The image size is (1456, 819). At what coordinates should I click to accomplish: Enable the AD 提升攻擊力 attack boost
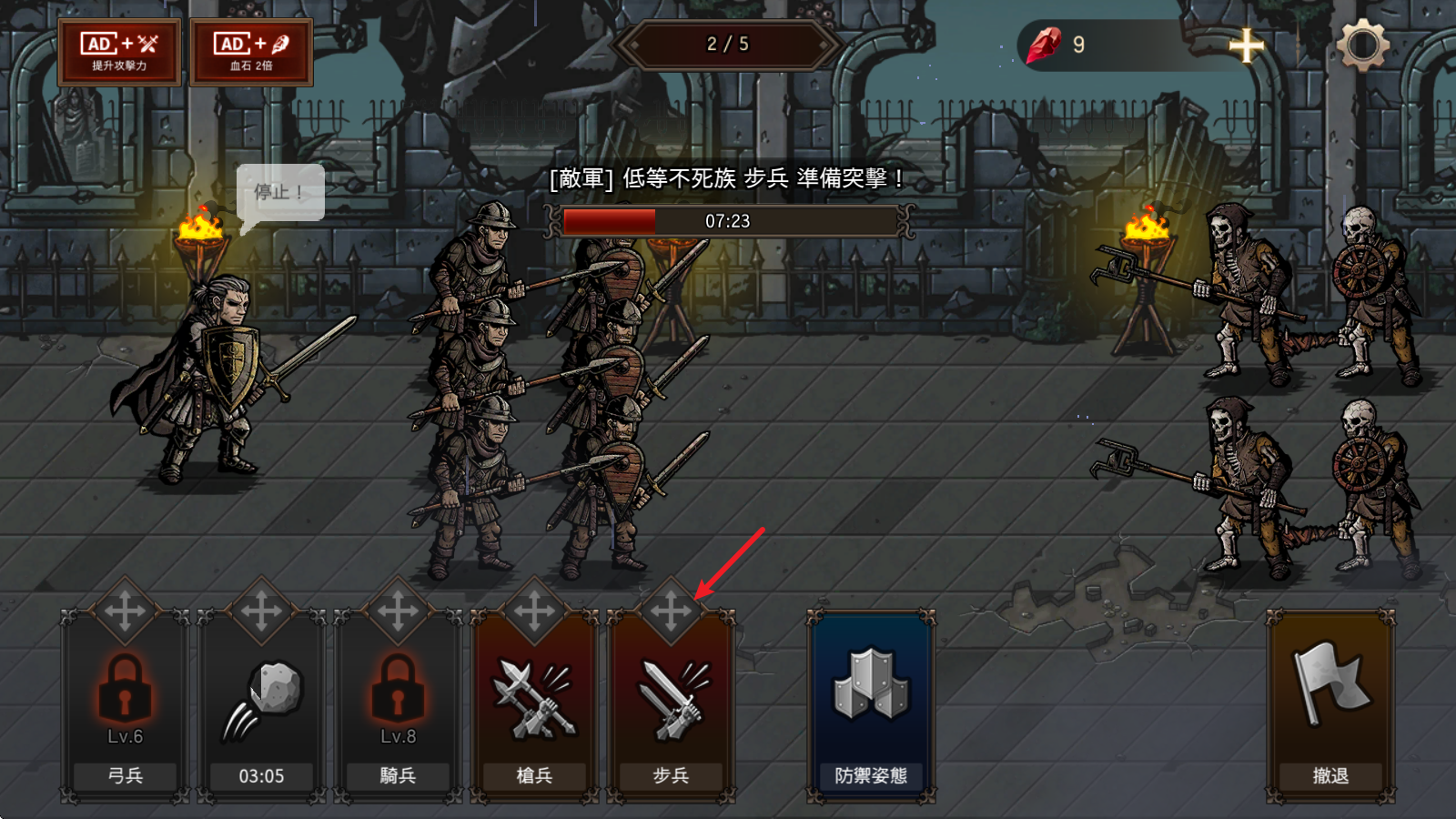coord(120,51)
